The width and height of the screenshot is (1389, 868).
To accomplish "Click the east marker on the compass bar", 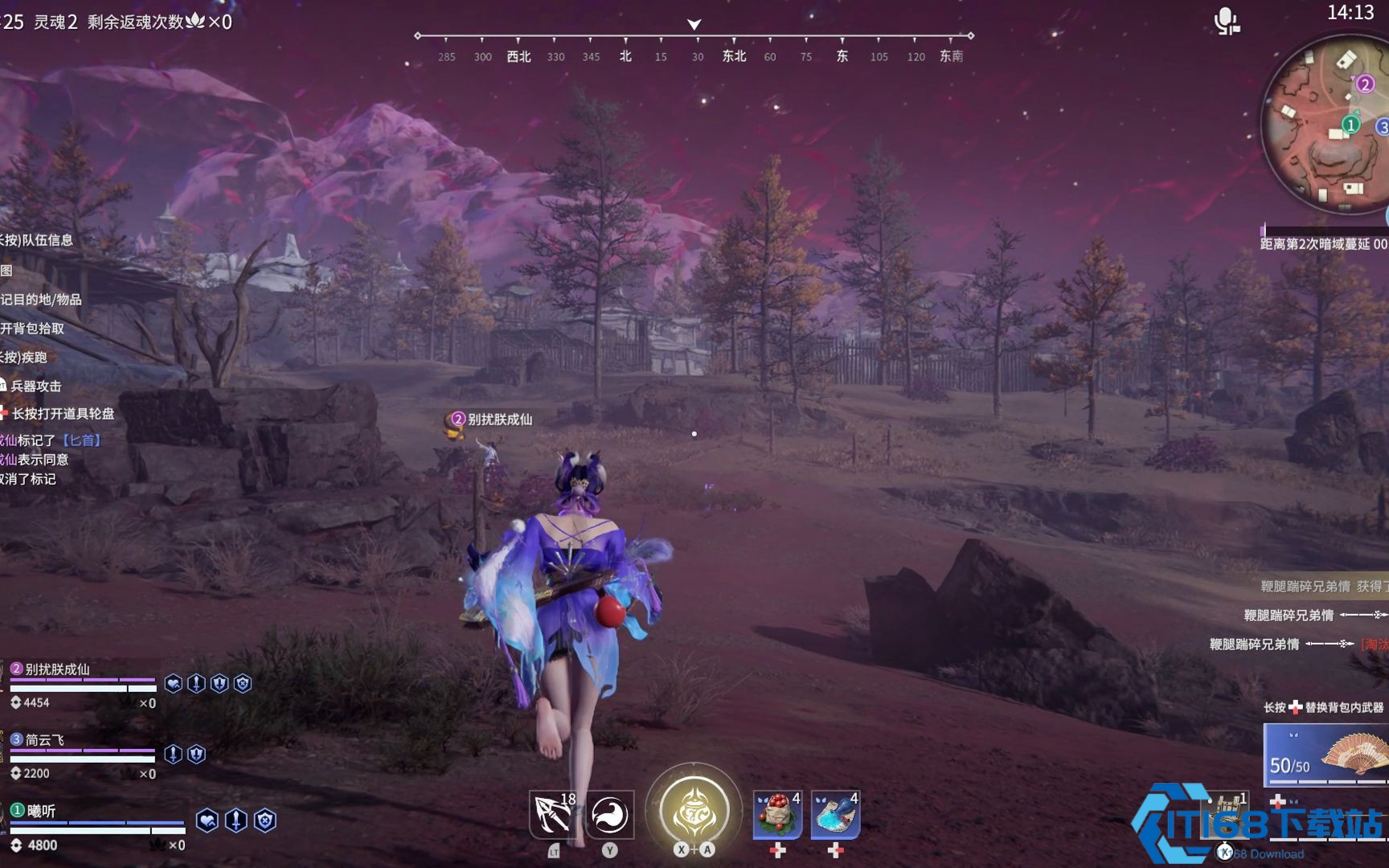I will coord(842,56).
